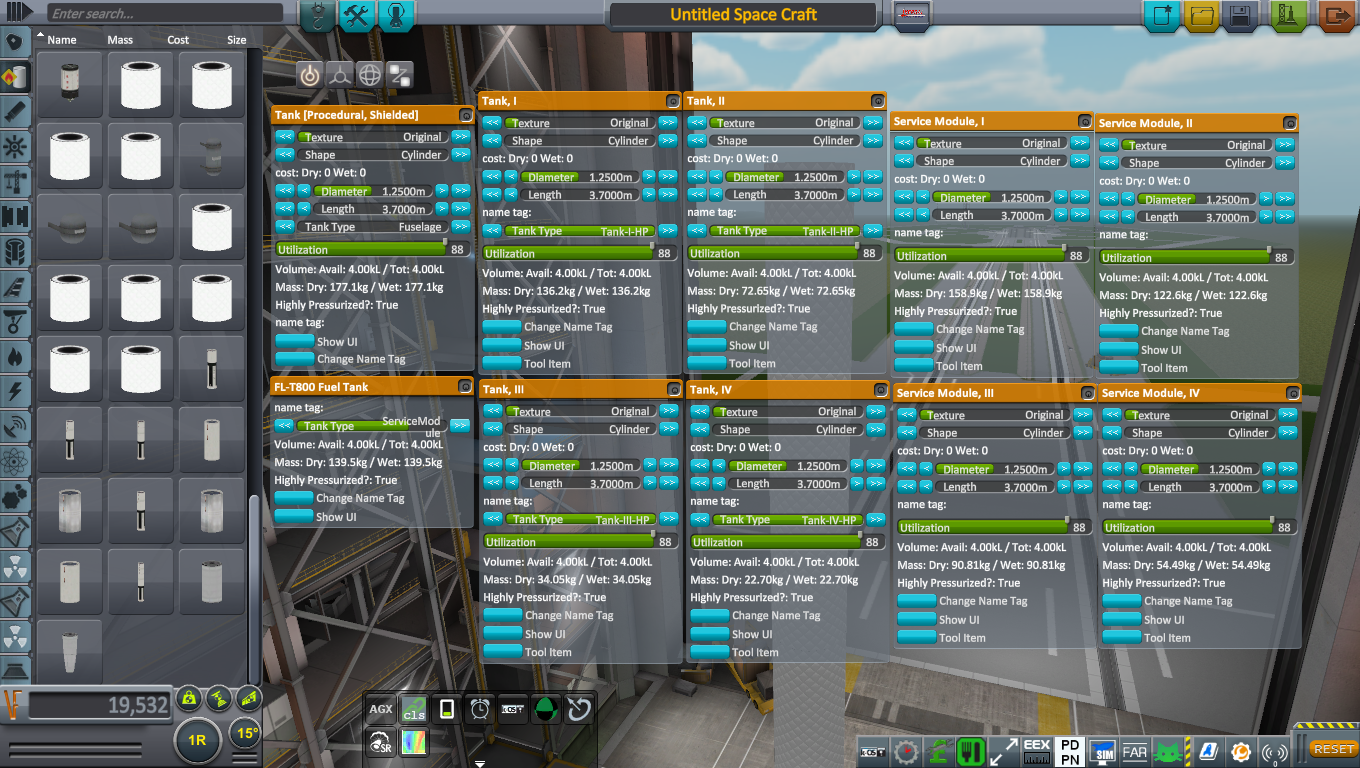The height and width of the screenshot is (768, 1360).
Task: Toggle symmetry mode with the 1R button
Action: (x=197, y=741)
